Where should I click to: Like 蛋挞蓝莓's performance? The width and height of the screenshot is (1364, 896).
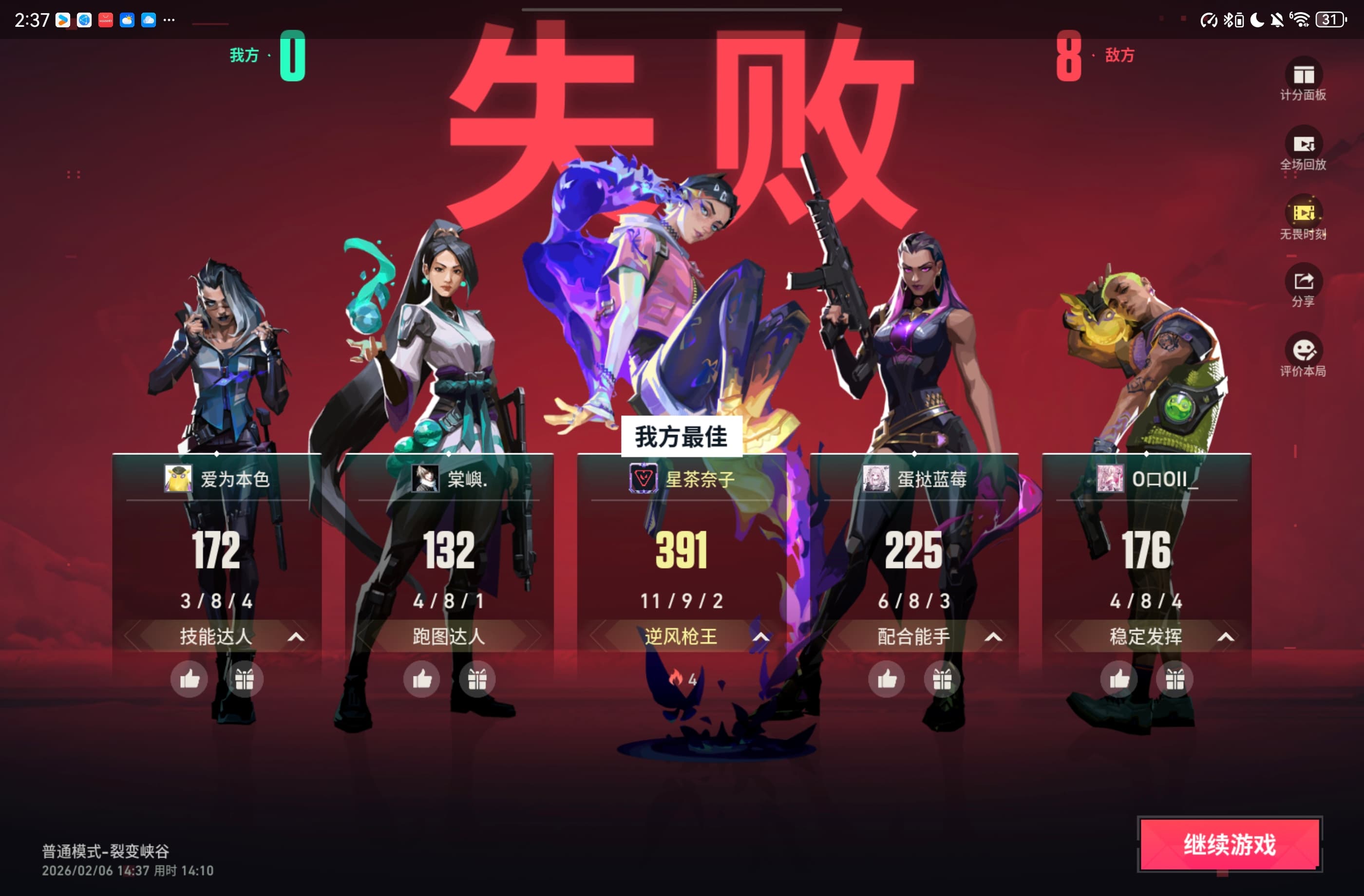(x=886, y=679)
